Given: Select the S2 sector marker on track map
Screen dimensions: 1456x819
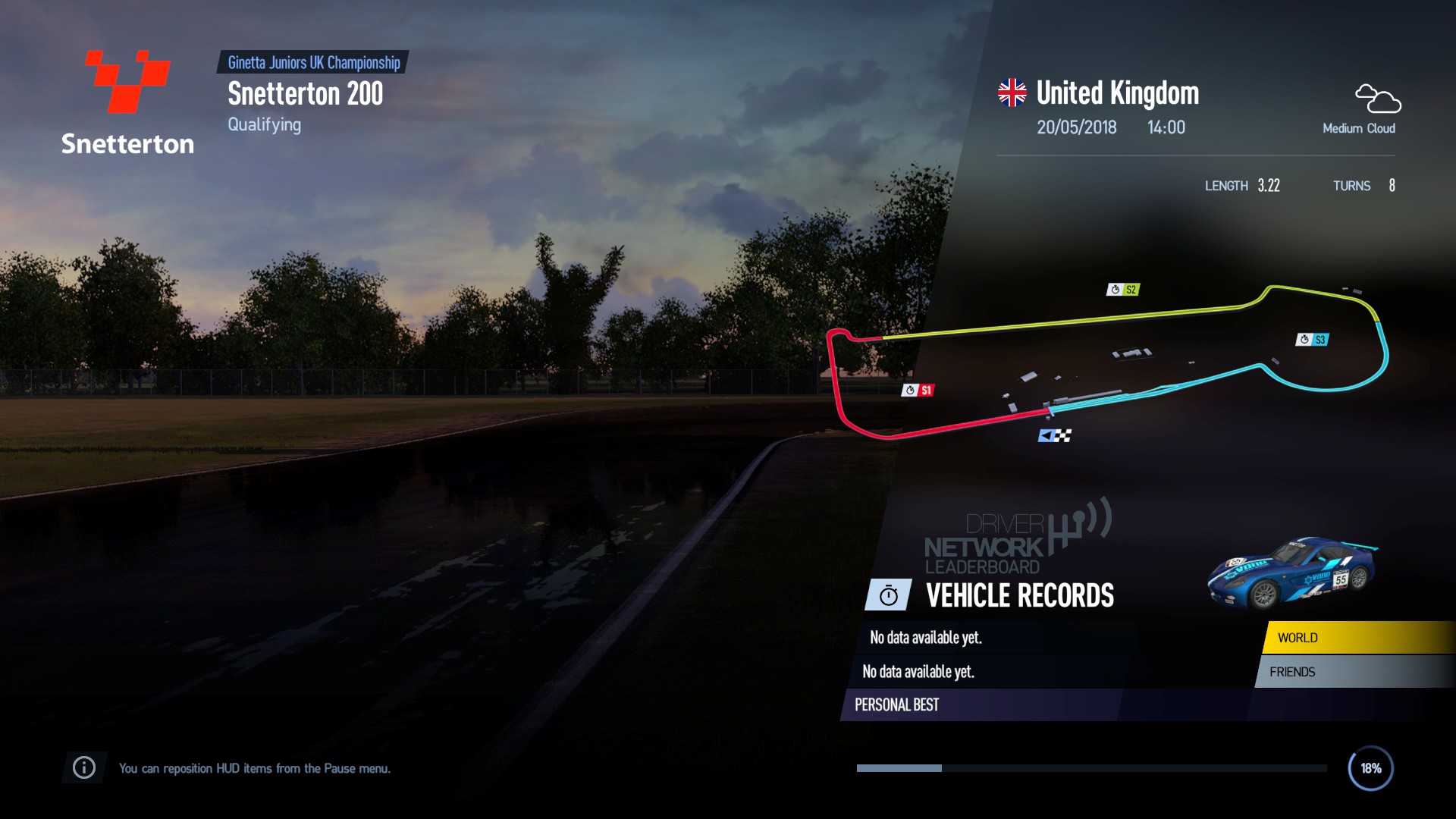Looking at the screenshot, I should coord(1123,290).
